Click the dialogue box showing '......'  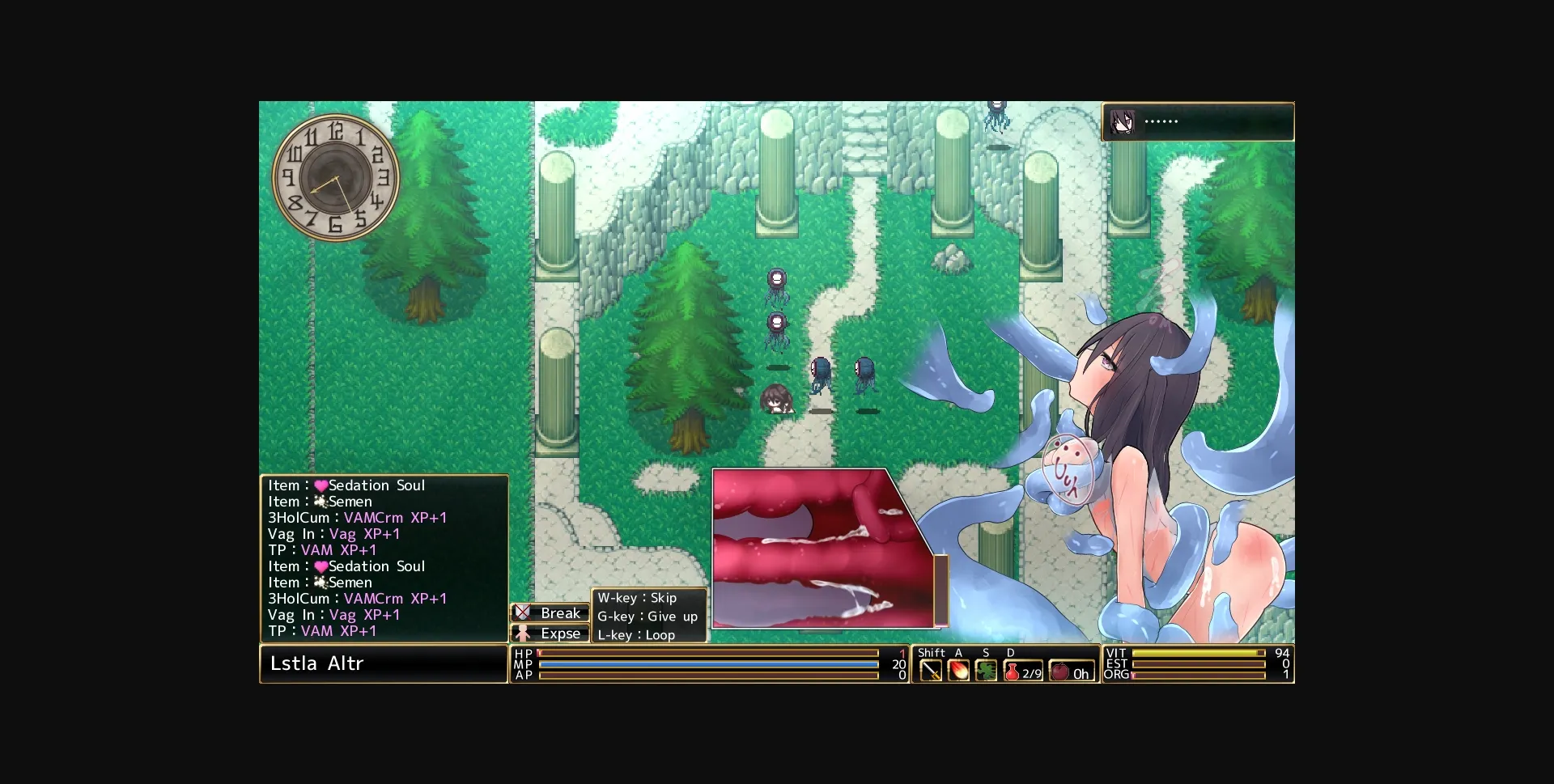pyautogui.click(x=1198, y=121)
